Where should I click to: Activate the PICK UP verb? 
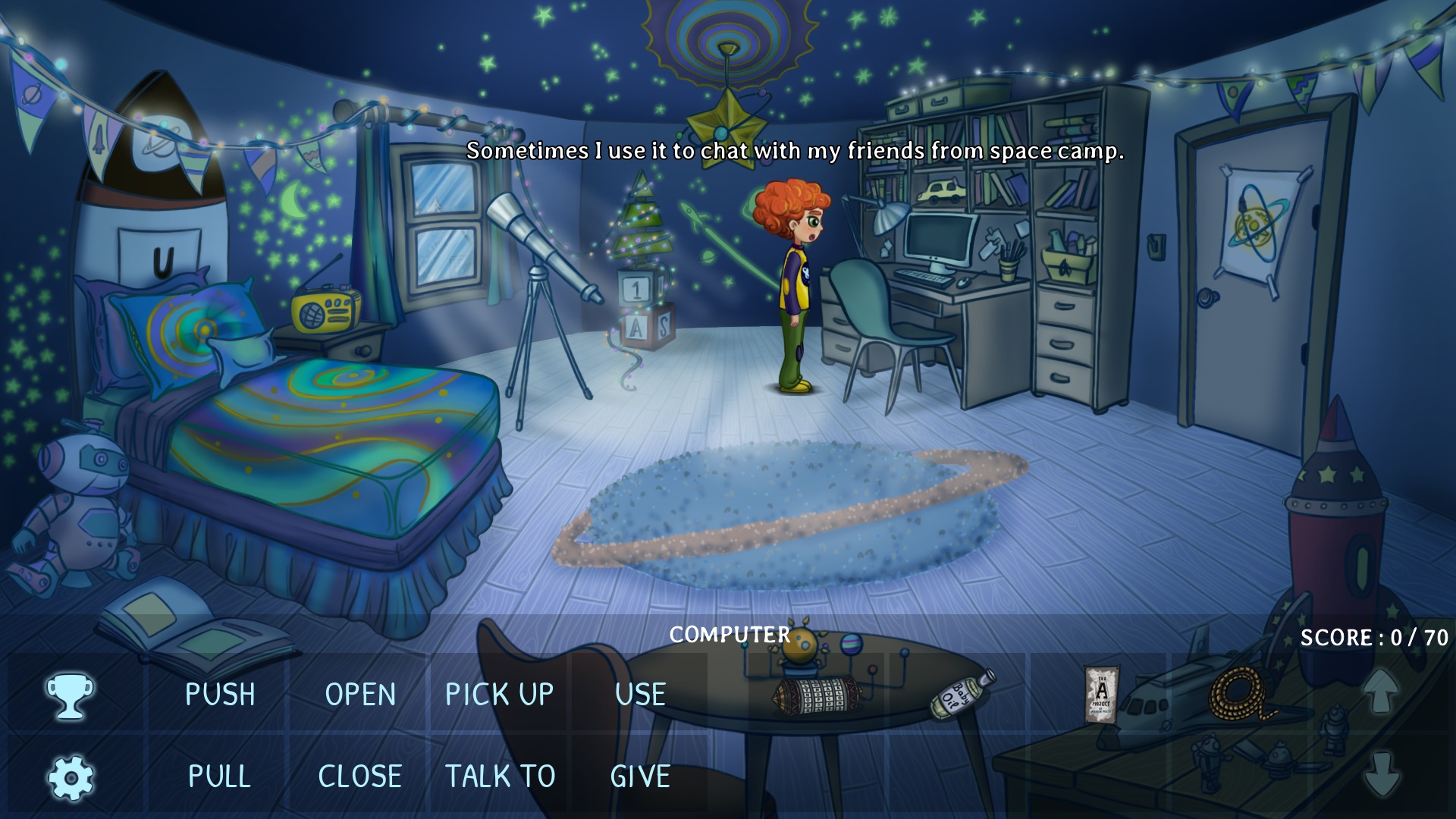(x=499, y=695)
